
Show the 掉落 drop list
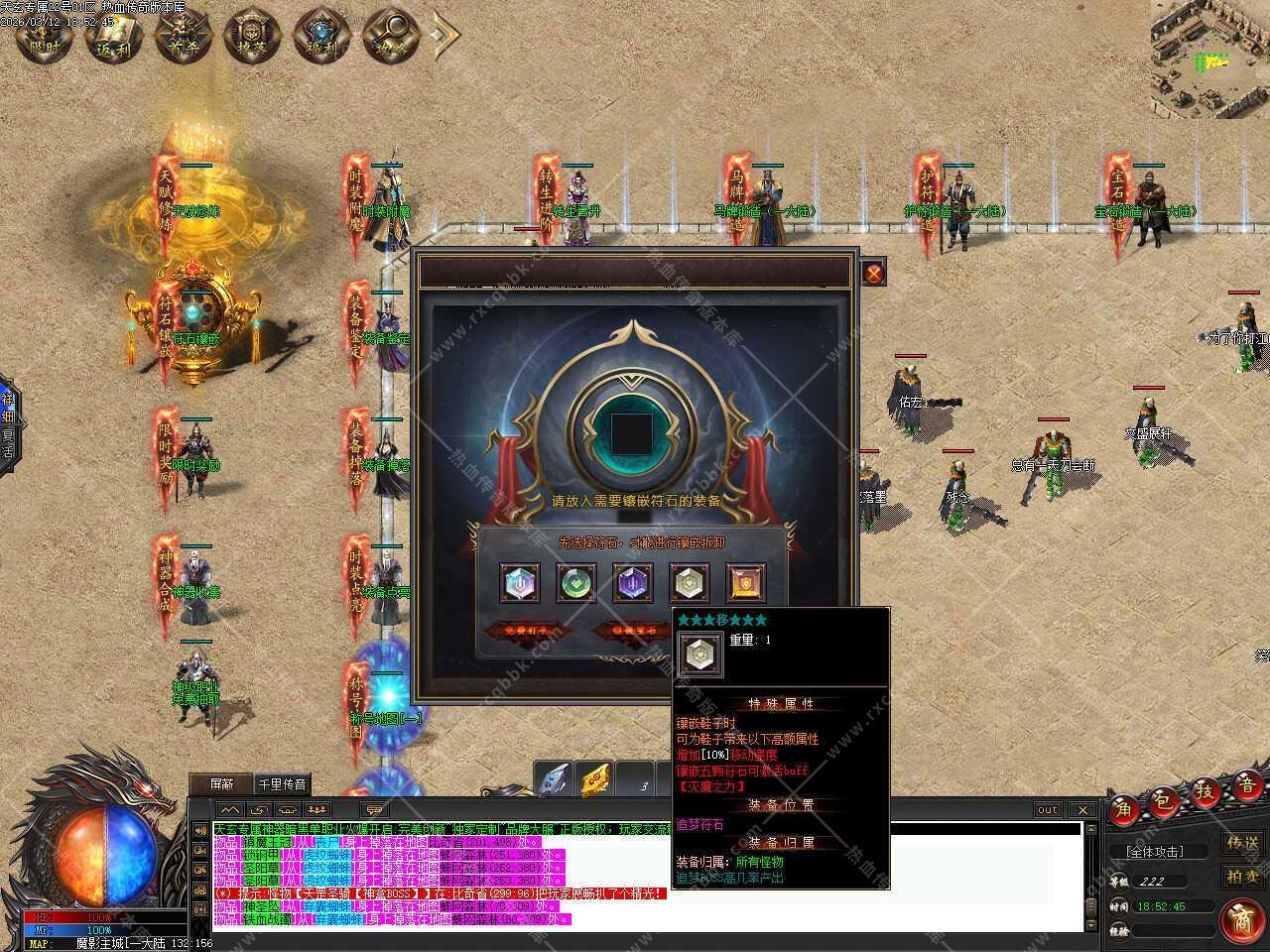(x=251, y=36)
